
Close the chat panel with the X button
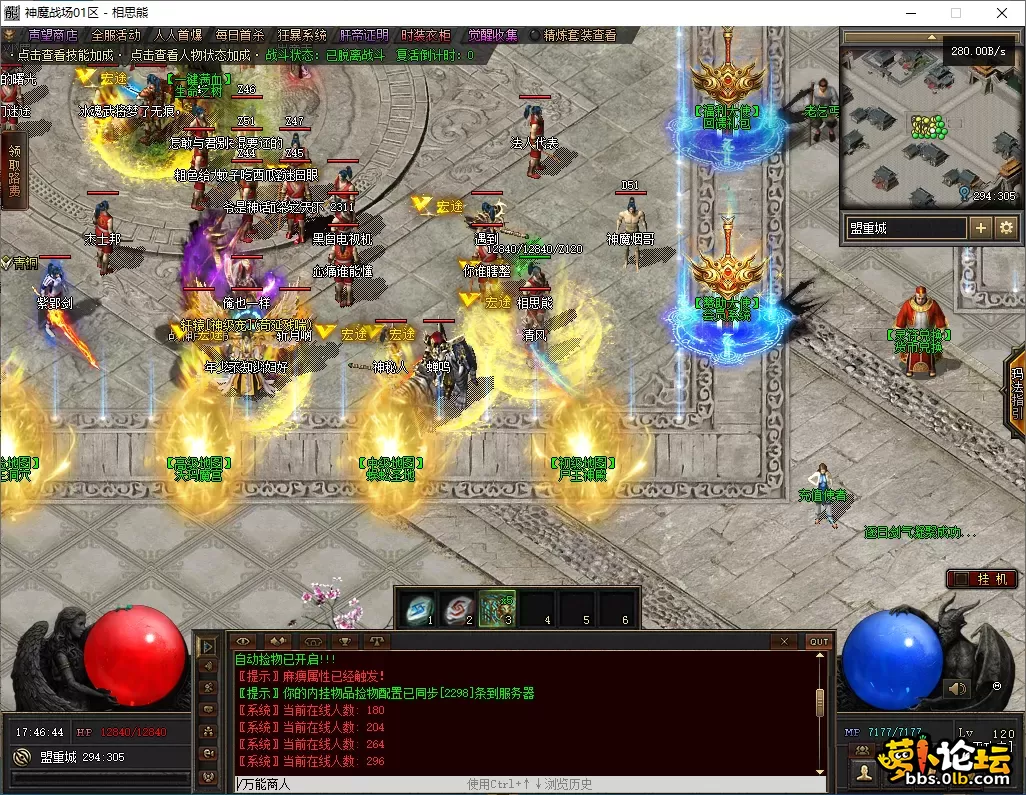pyautogui.click(x=785, y=641)
